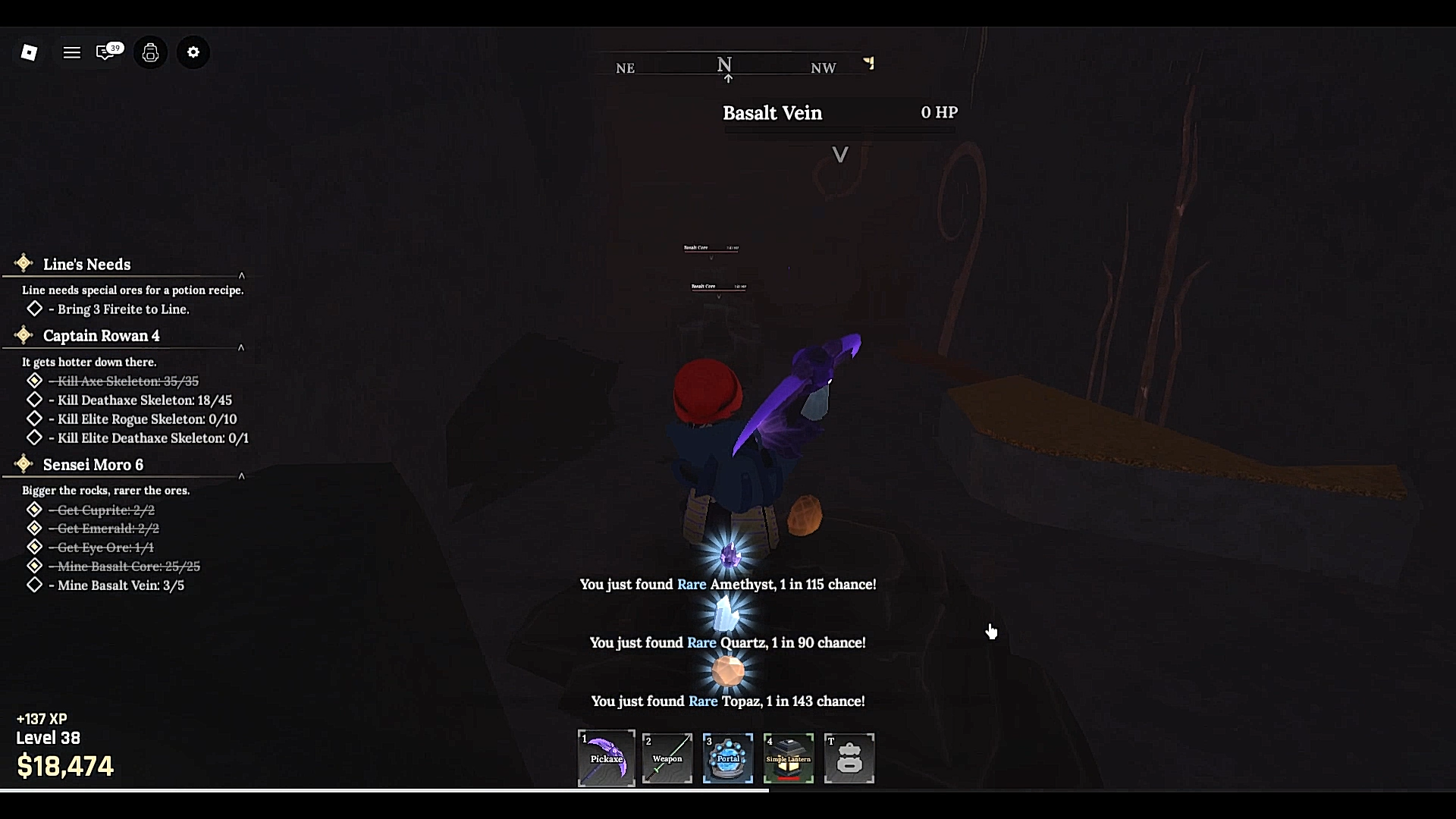Open the Roblox settings gear
Viewport: 1456px width, 819px height.
(193, 52)
